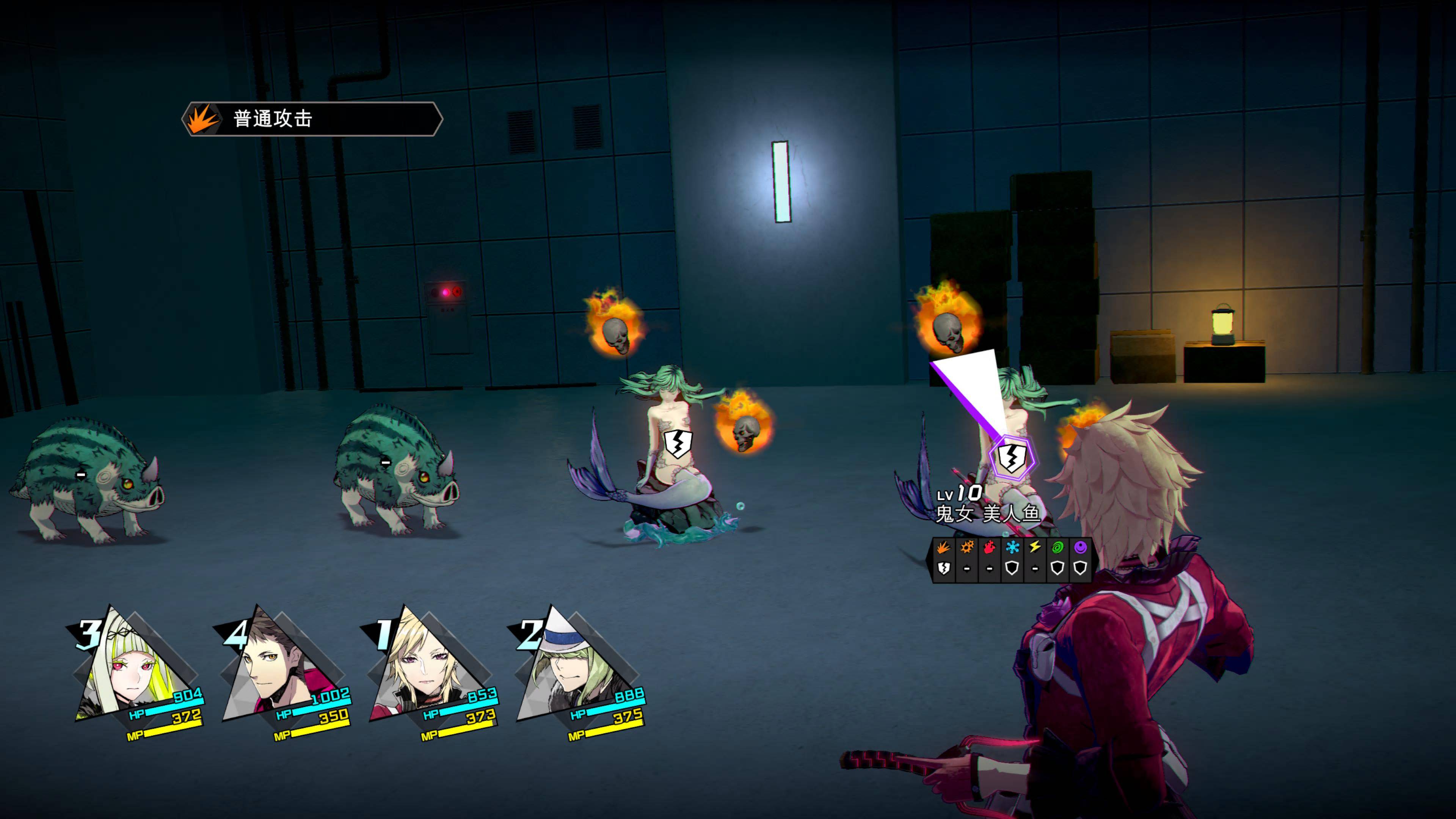Viewport: 1456px width, 819px height.
Task: Target the unselected mermaid's white weakness shield
Action: tap(677, 443)
